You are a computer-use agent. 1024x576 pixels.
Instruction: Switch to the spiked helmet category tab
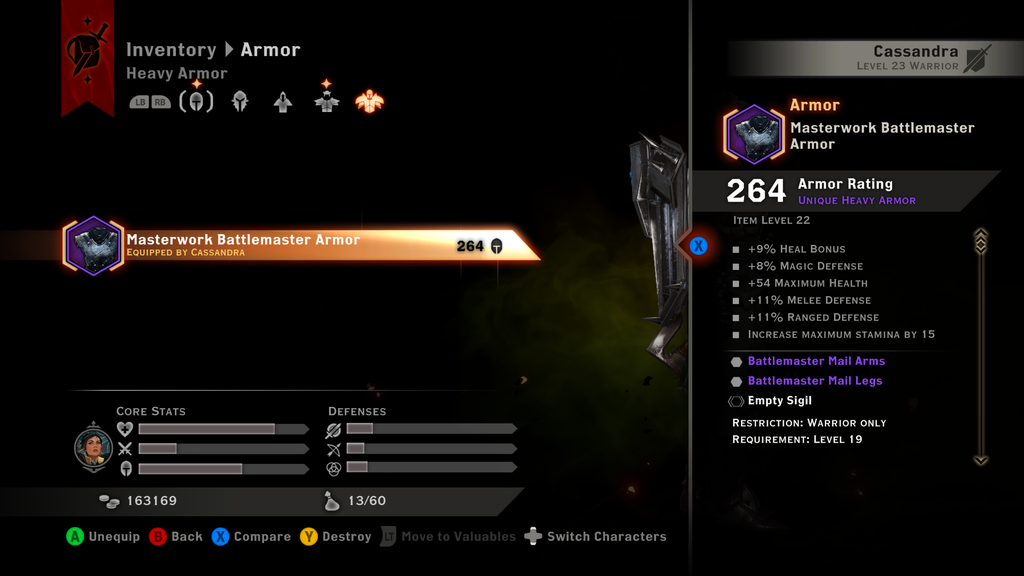tap(240, 101)
